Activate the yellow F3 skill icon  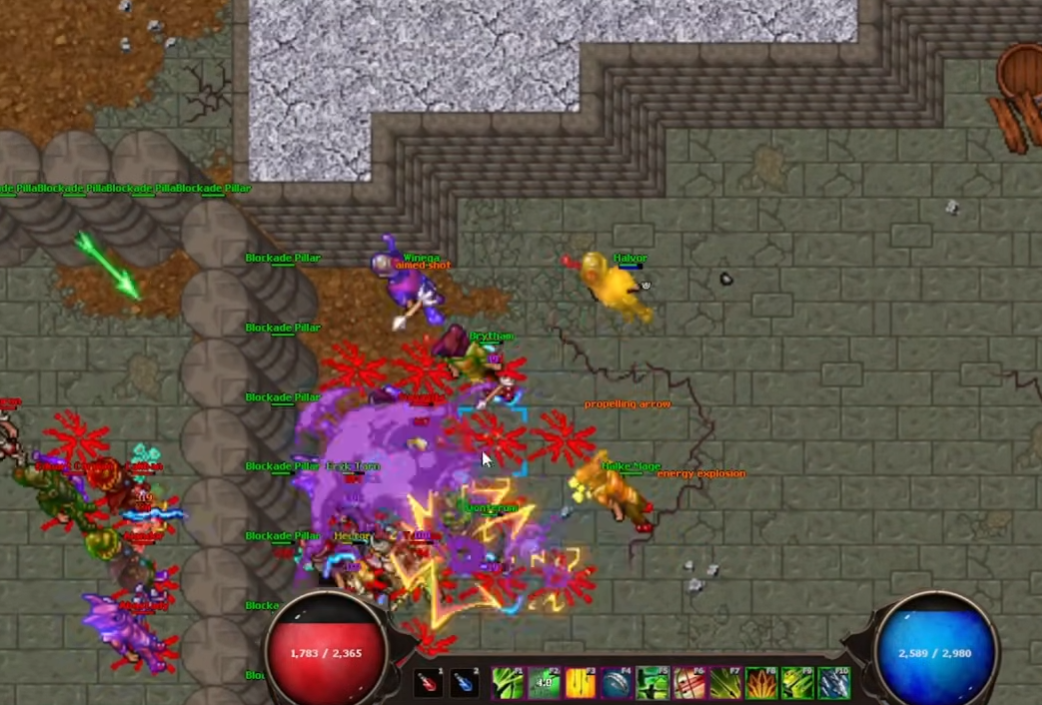(580, 683)
